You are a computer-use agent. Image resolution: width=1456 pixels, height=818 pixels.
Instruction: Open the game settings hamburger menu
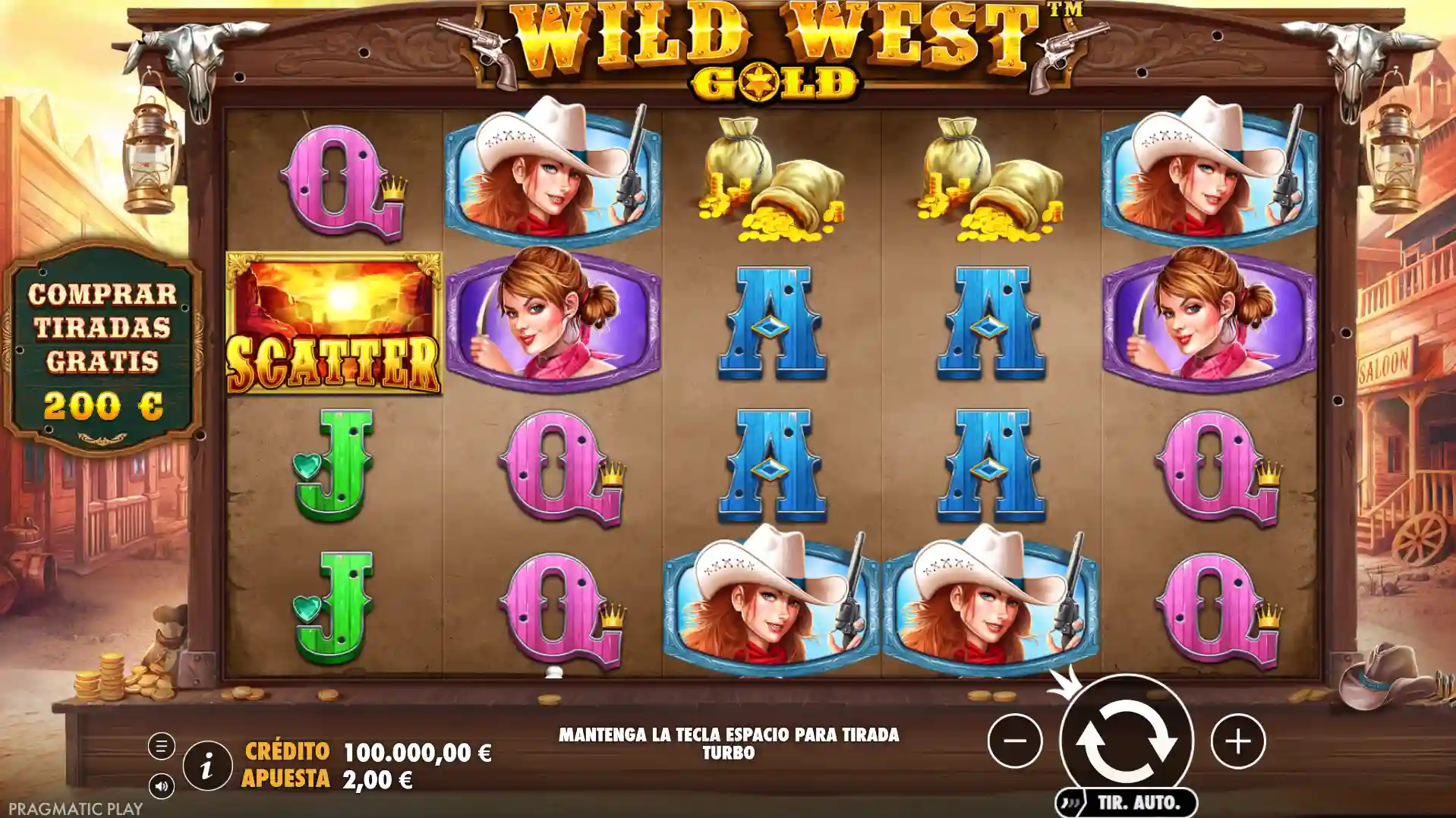(x=161, y=744)
